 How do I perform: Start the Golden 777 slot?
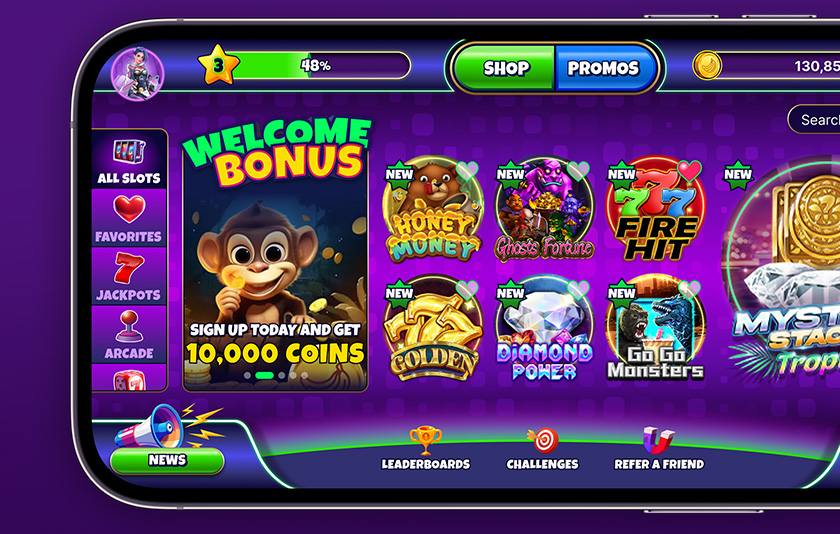pyautogui.click(x=432, y=330)
